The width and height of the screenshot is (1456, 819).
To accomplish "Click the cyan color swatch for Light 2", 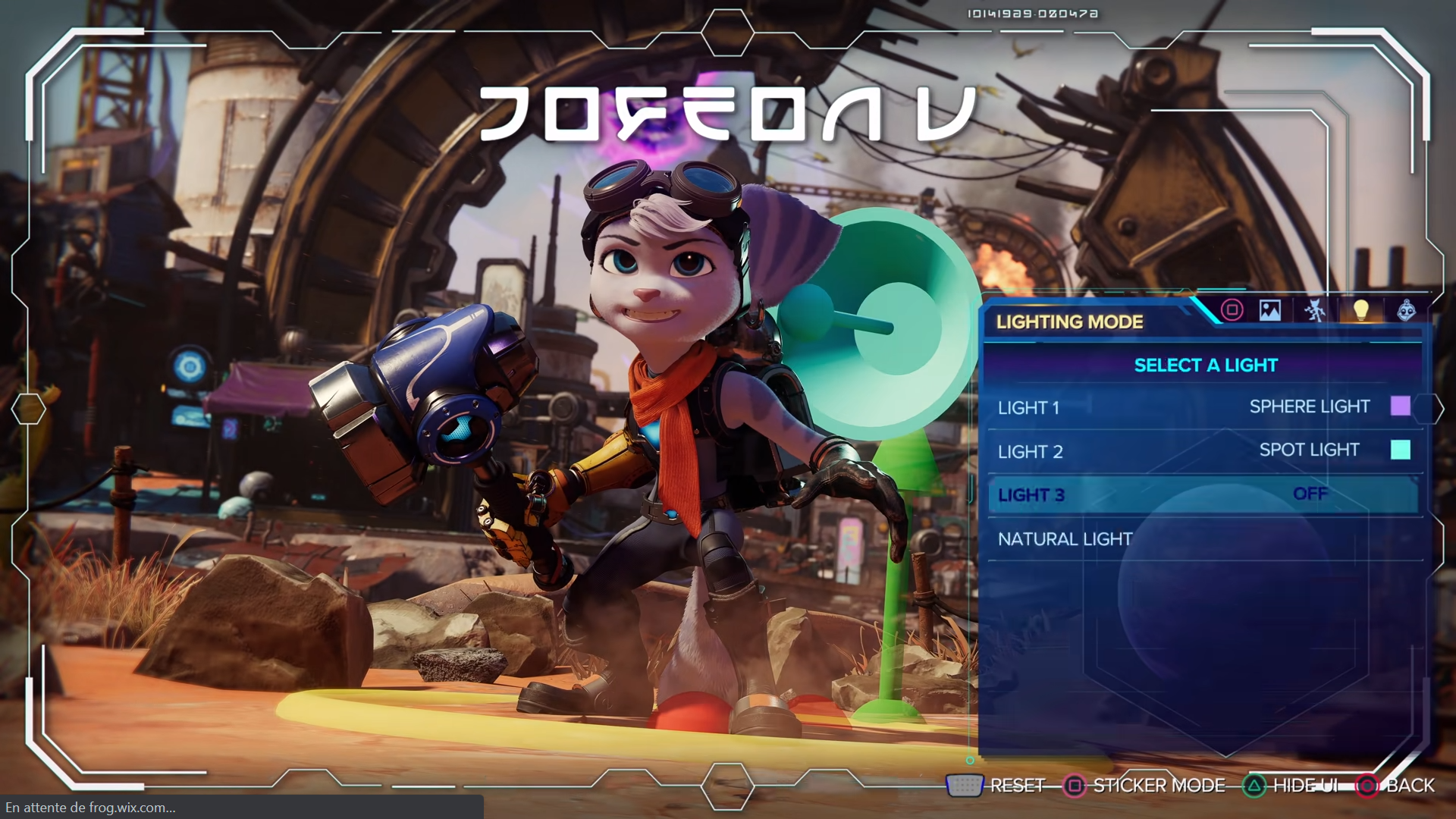I will (1400, 450).
